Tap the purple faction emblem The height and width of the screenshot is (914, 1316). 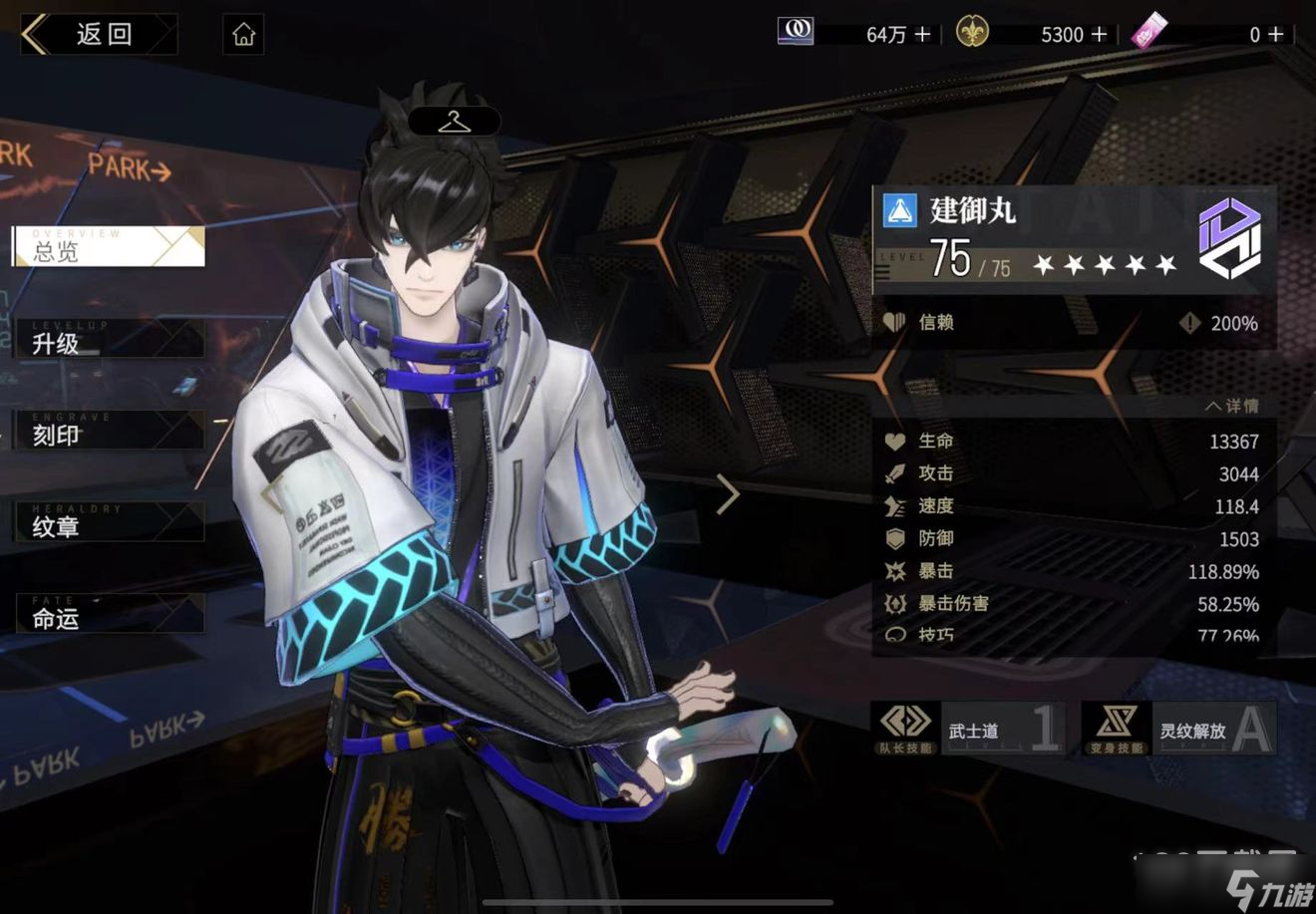[x=1230, y=237]
